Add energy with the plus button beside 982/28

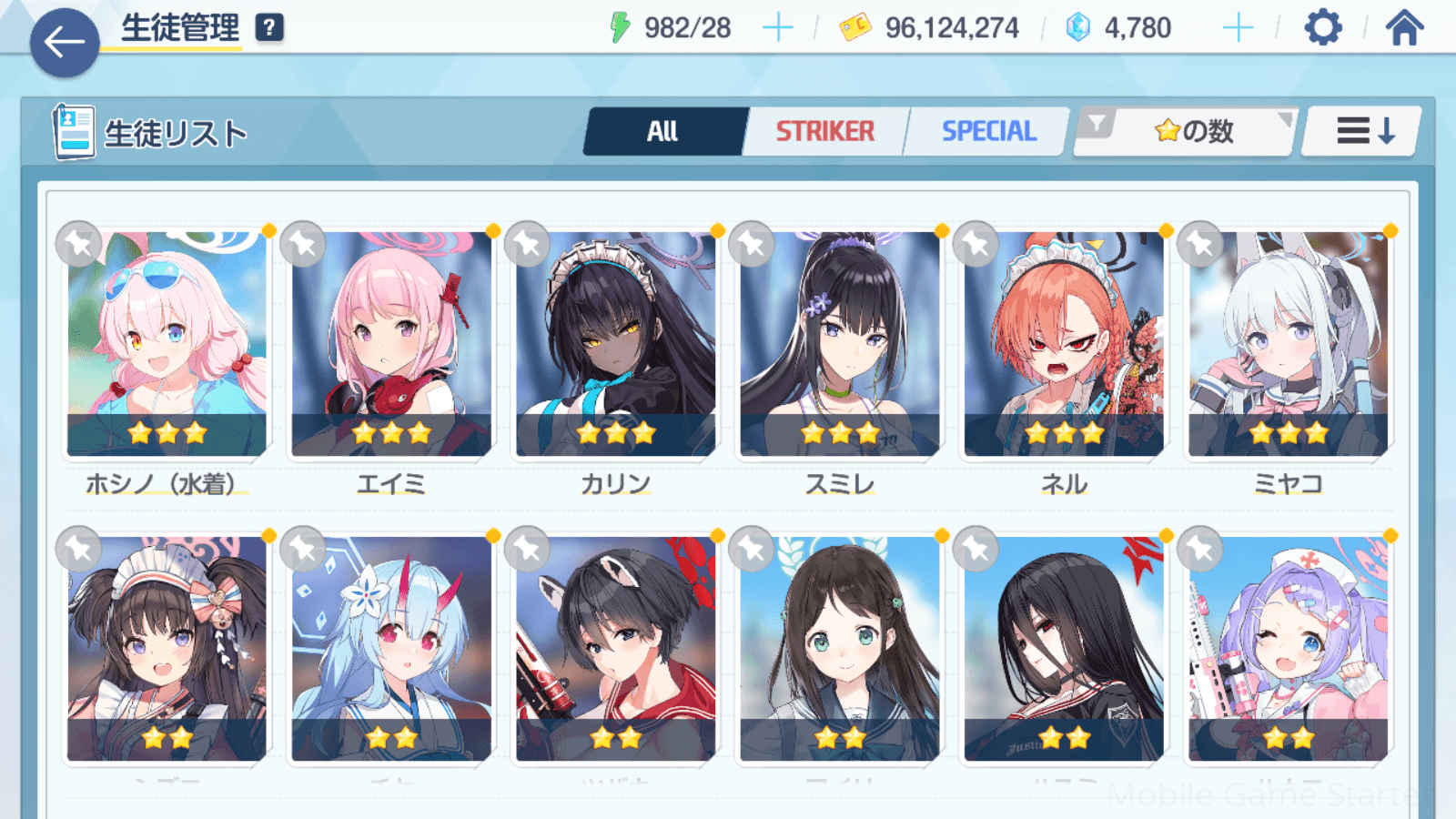(777, 28)
